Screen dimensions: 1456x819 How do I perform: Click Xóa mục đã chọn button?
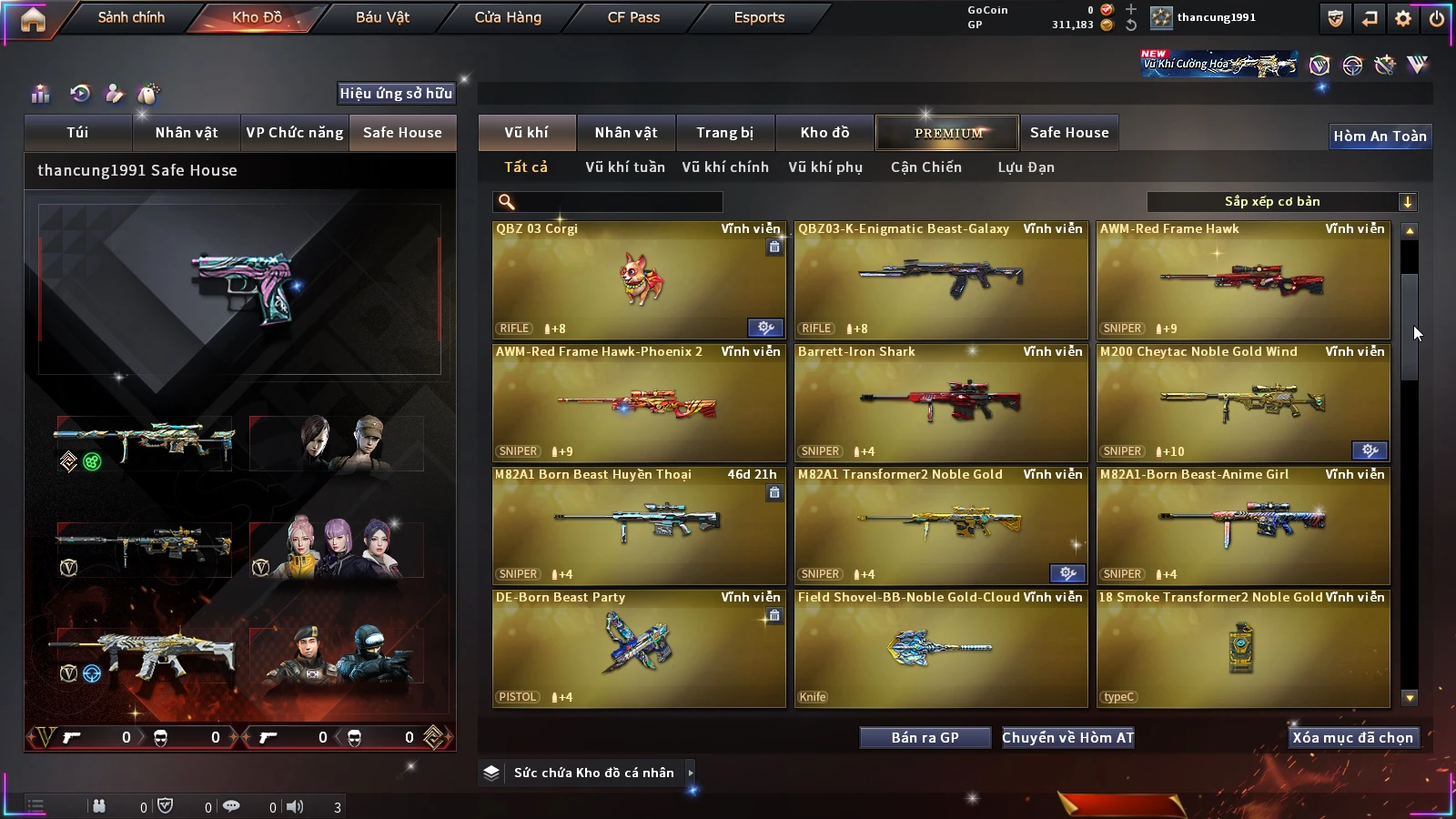click(1352, 738)
